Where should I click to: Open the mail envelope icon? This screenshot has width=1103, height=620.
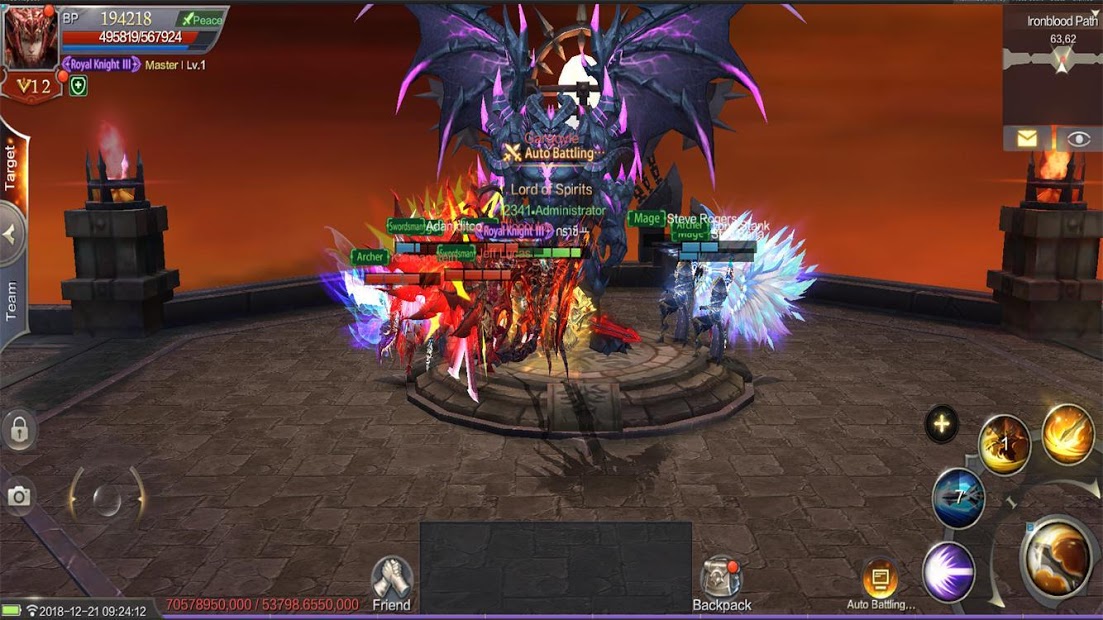point(1027,139)
